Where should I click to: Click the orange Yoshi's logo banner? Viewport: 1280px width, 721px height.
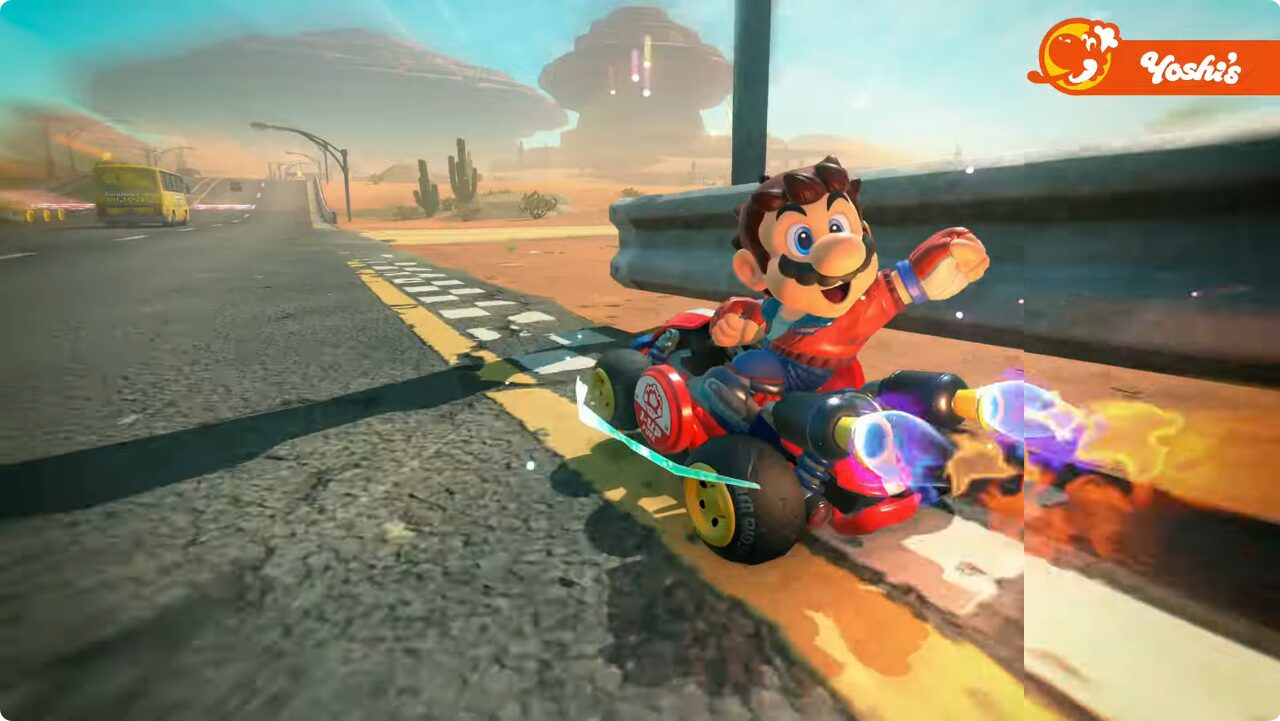click(x=1155, y=66)
